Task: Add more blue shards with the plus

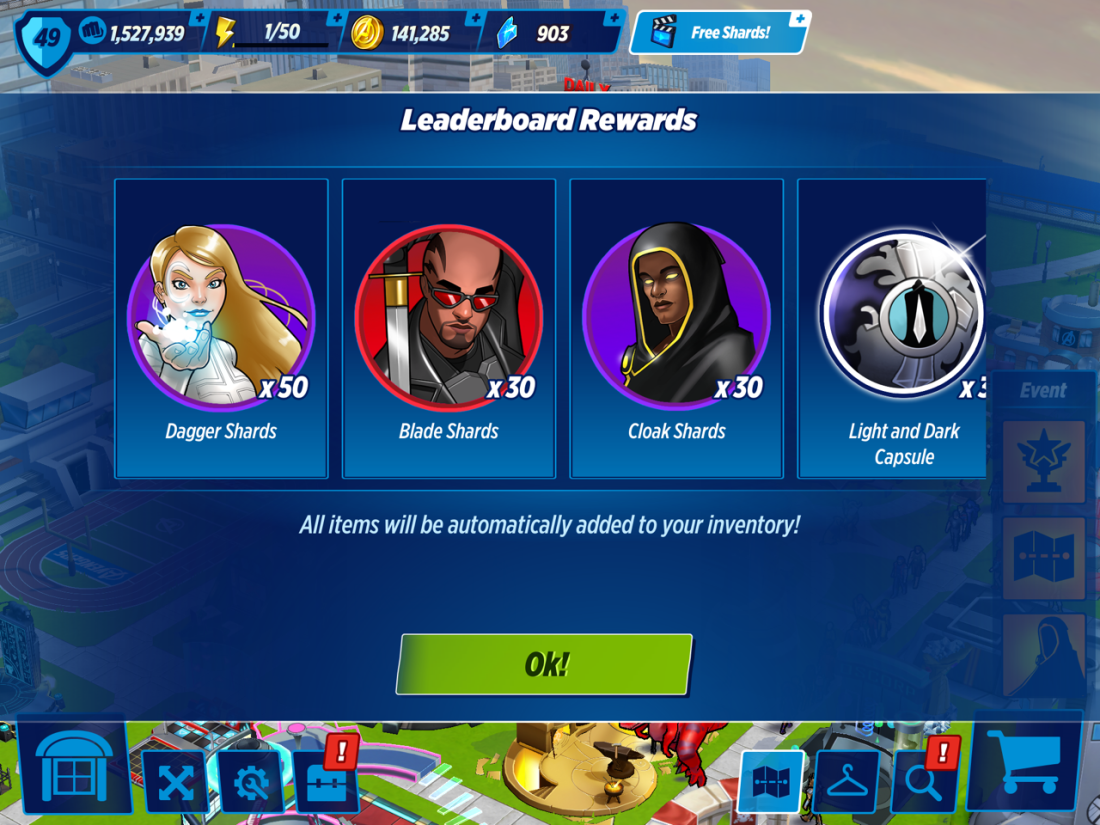Action: pyautogui.click(x=613, y=18)
